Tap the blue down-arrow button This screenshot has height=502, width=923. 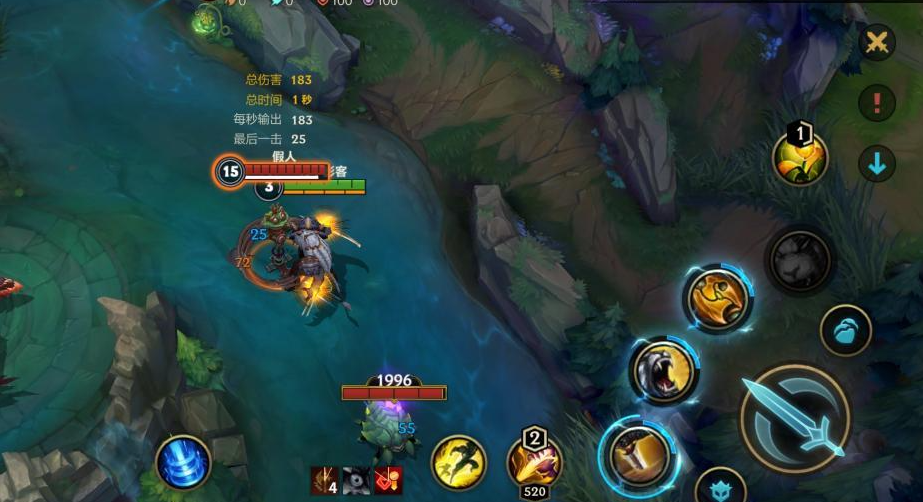click(x=877, y=164)
